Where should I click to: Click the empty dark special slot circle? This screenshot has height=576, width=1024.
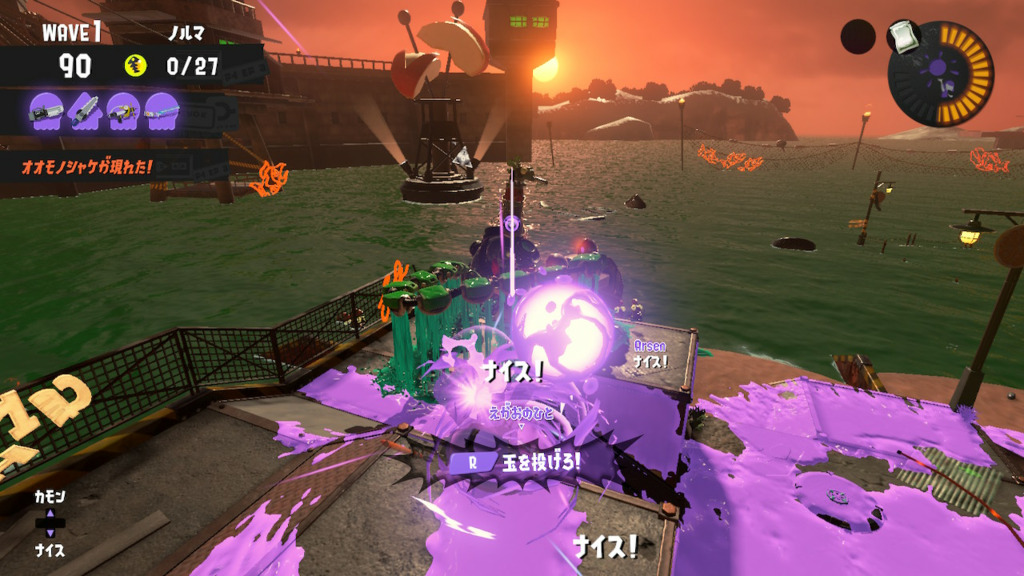pyautogui.click(x=857, y=37)
